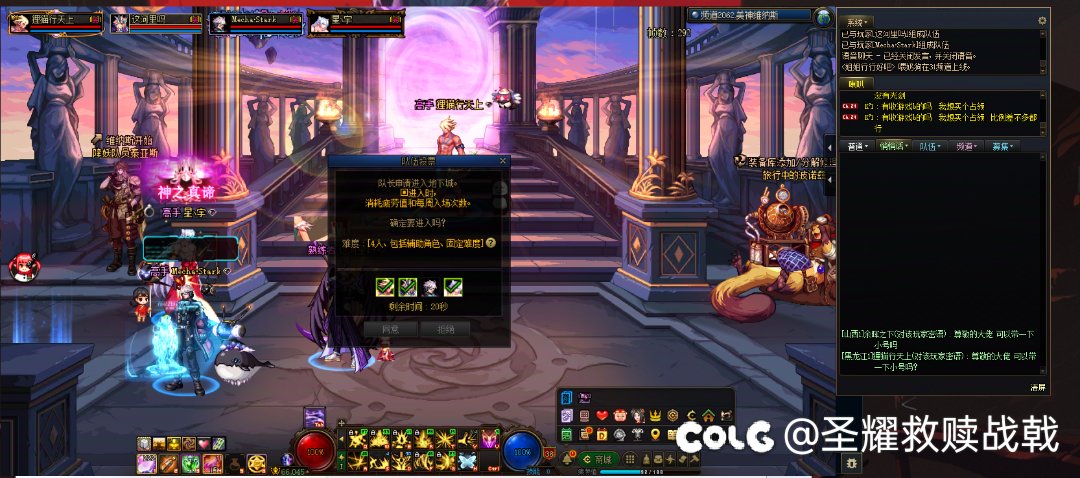
Task: Click the house icon in menu bar
Action: (707, 415)
